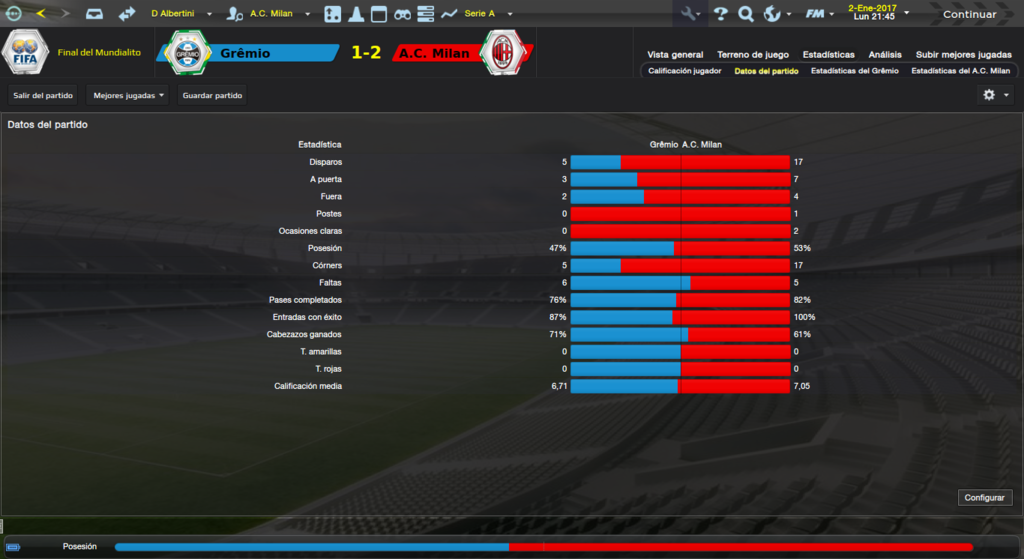Click the Continuar button

tap(969, 14)
